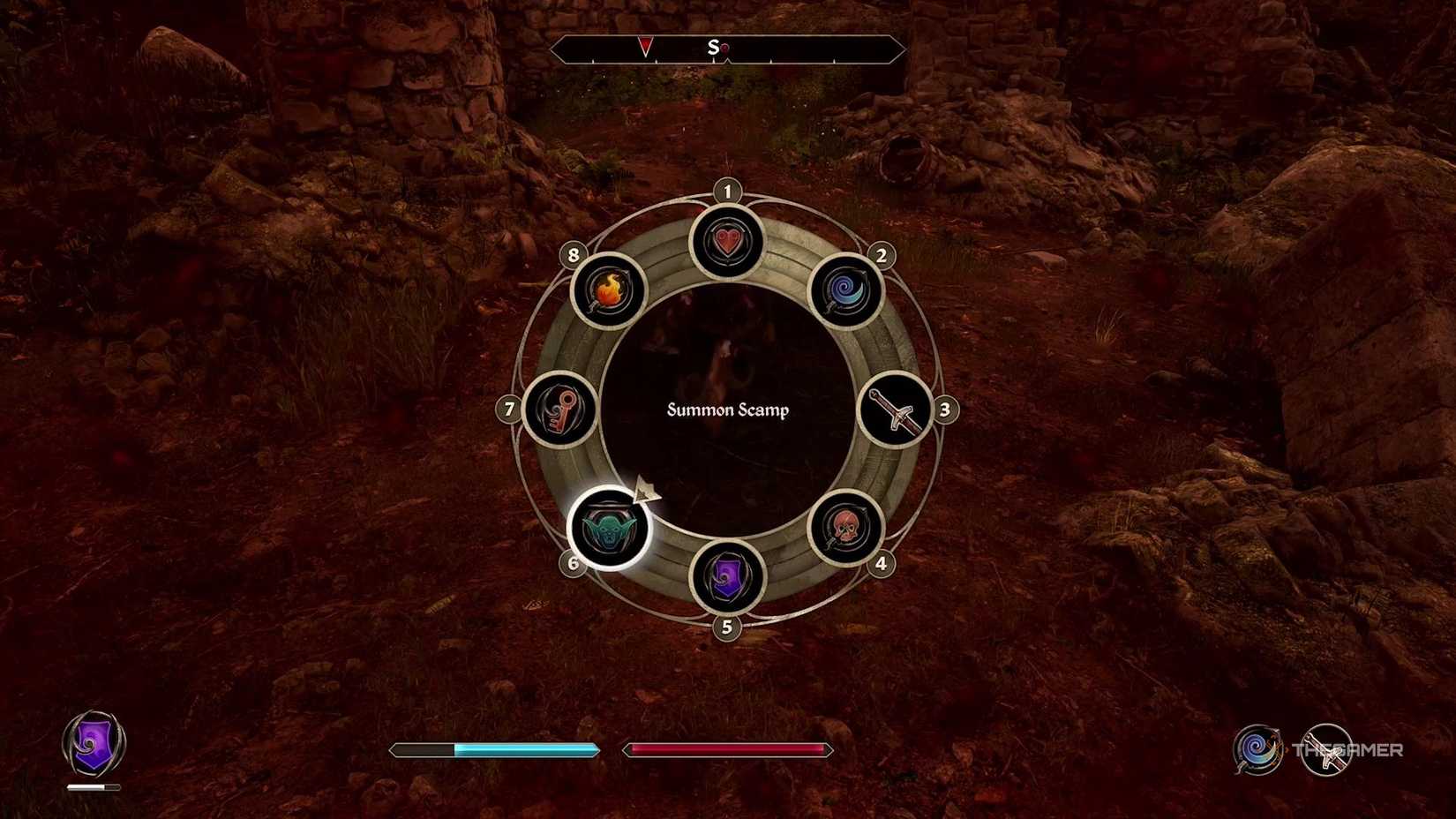The height and width of the screenshot is (819, 1456).
Task: Click the red triangle marker on the compass
Action: click(x=647, y=46)
